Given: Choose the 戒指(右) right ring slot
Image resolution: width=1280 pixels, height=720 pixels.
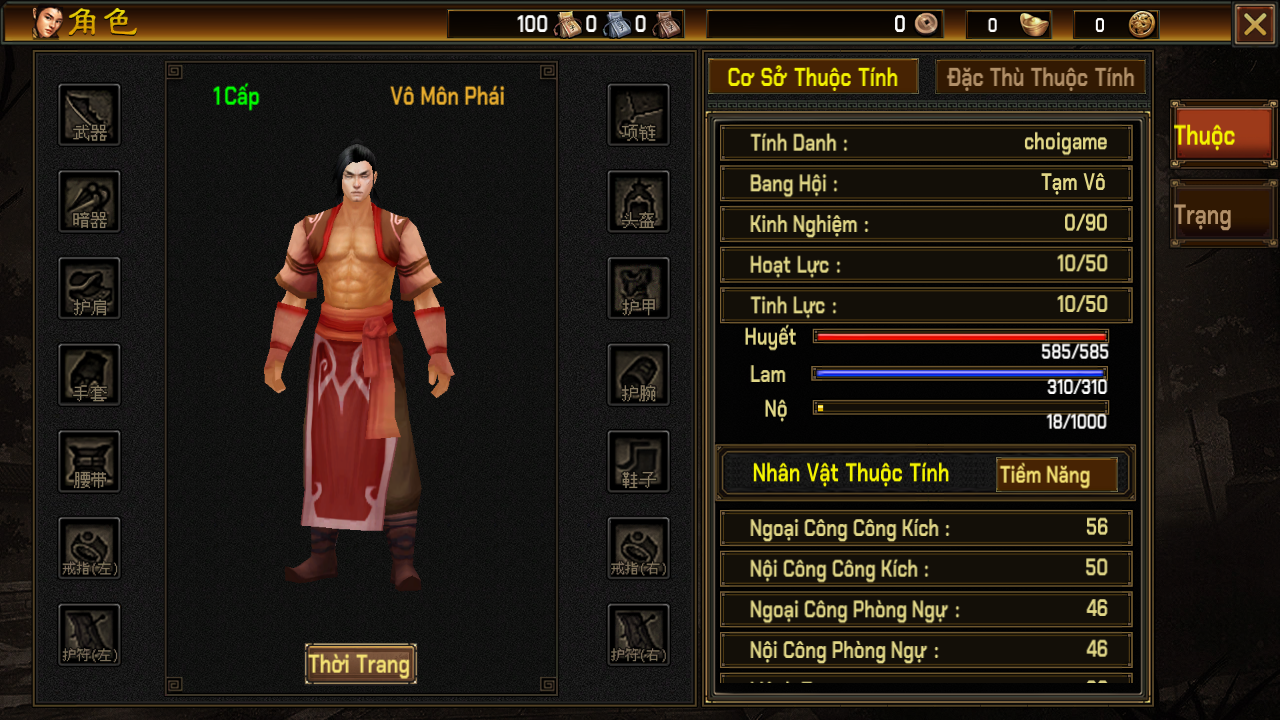Looking at the screenshot, I should [639, 548].
